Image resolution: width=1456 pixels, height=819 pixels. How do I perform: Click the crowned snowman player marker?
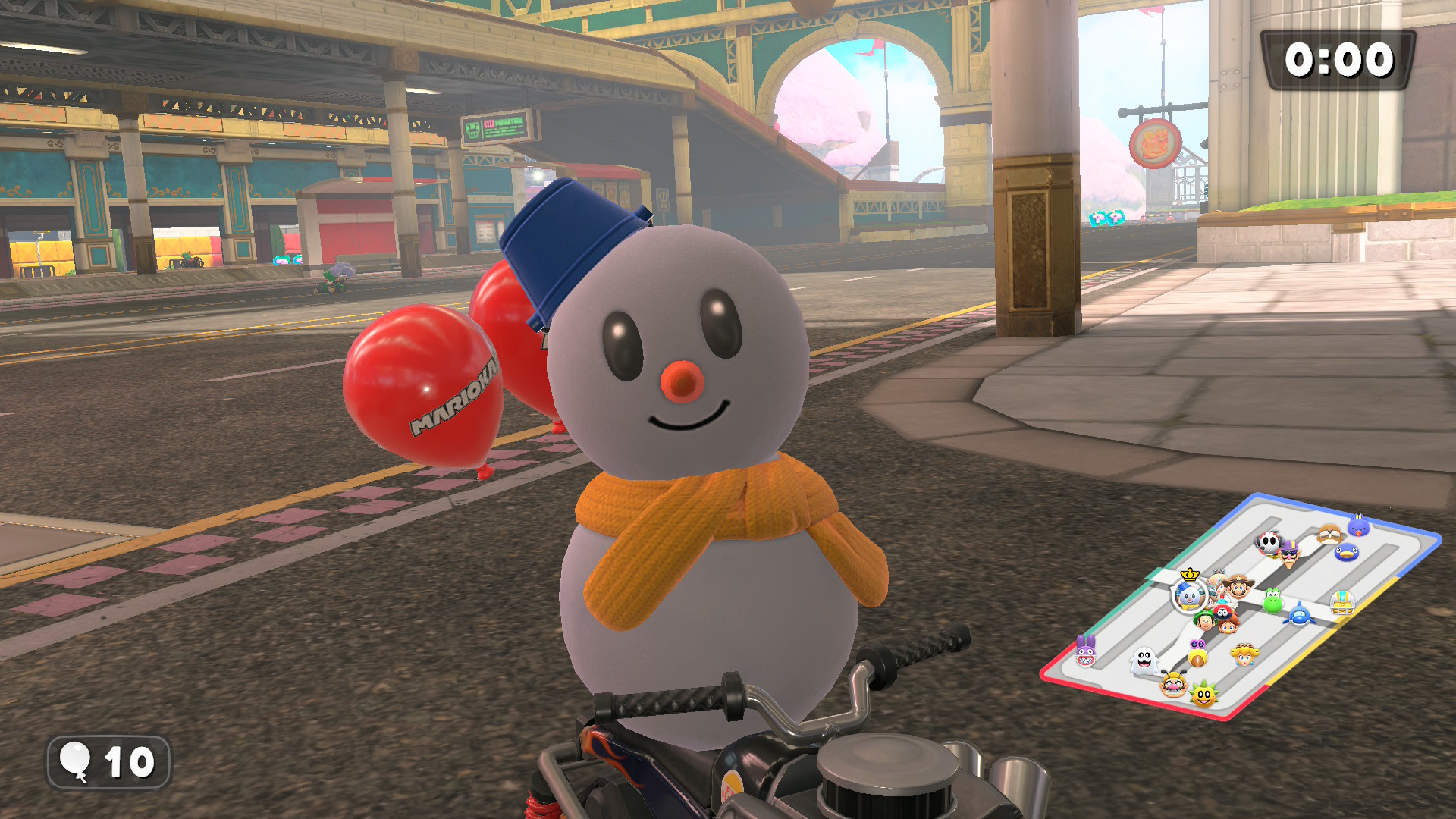[x=1188, y=596]
